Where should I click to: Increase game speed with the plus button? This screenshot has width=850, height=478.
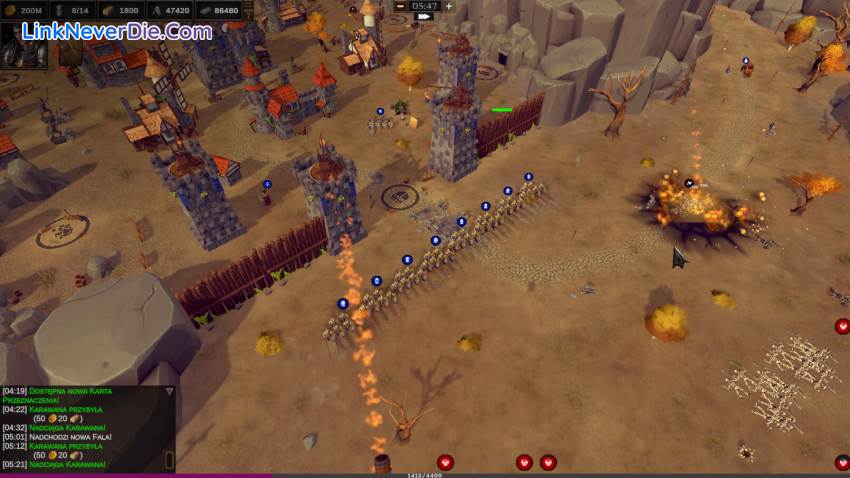click(448, 6)
